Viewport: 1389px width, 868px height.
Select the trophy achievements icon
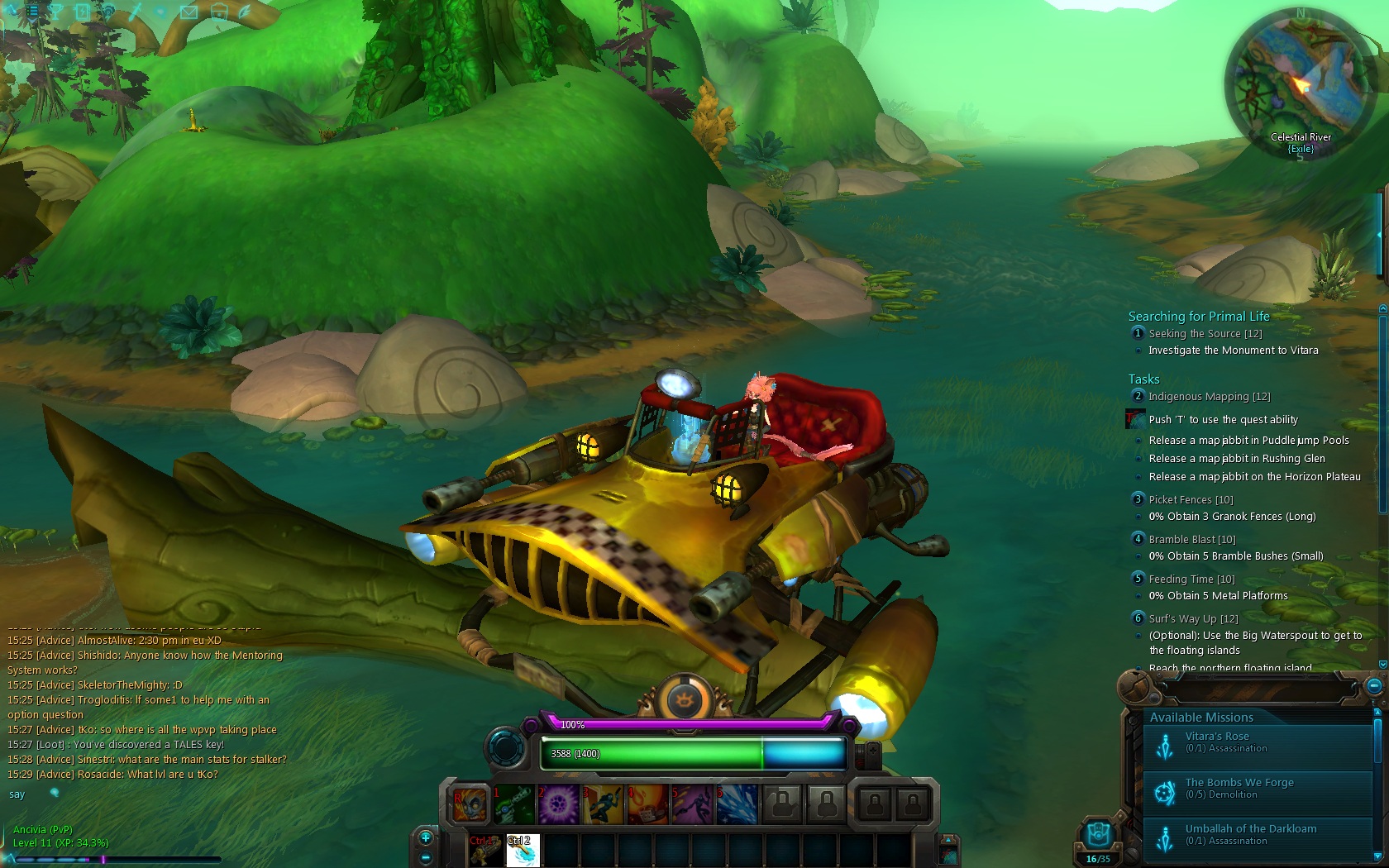point(55,11)
